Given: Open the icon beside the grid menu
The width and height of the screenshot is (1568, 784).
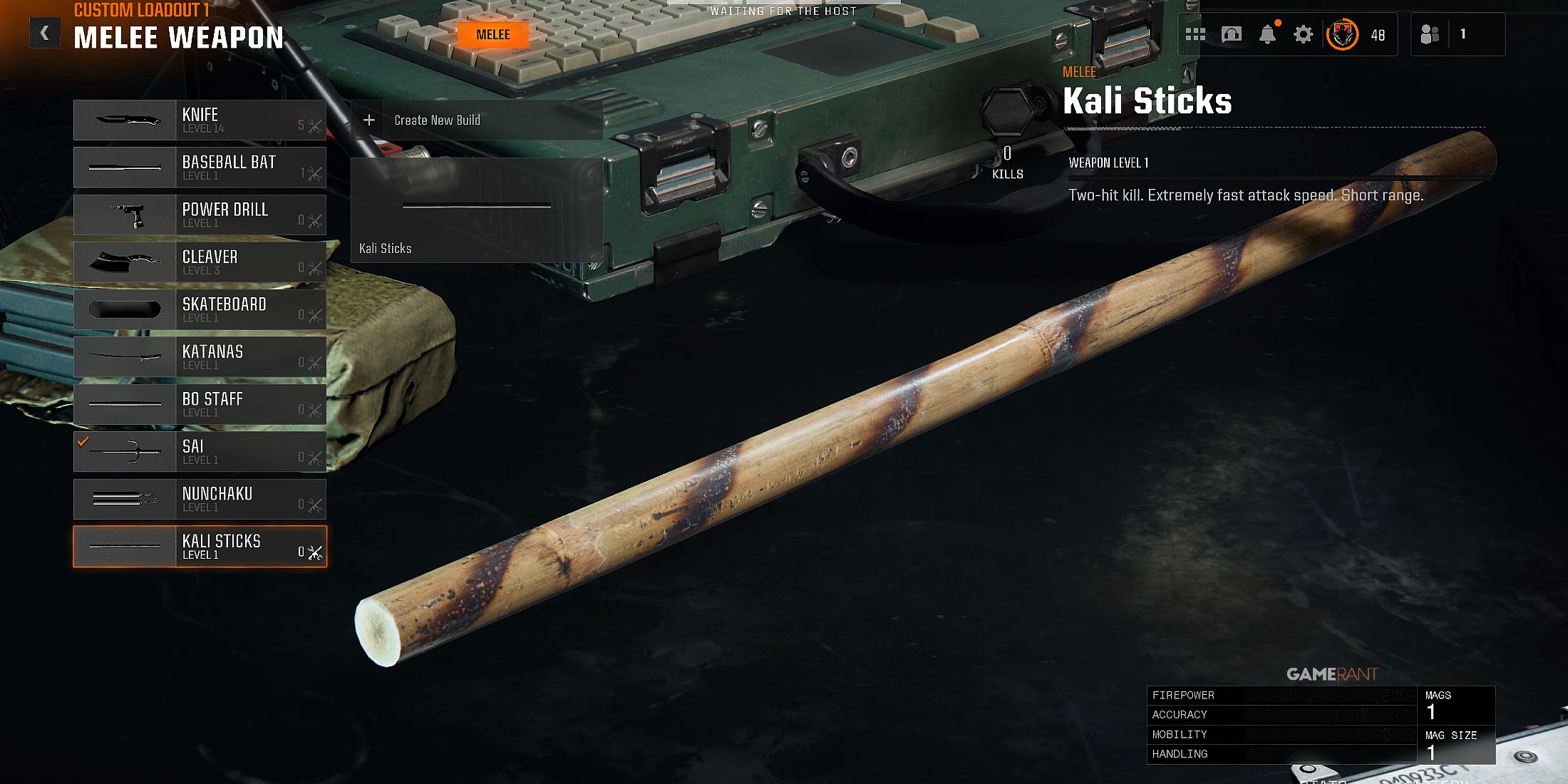Looking at the screenshot, I should point(1232,34).
